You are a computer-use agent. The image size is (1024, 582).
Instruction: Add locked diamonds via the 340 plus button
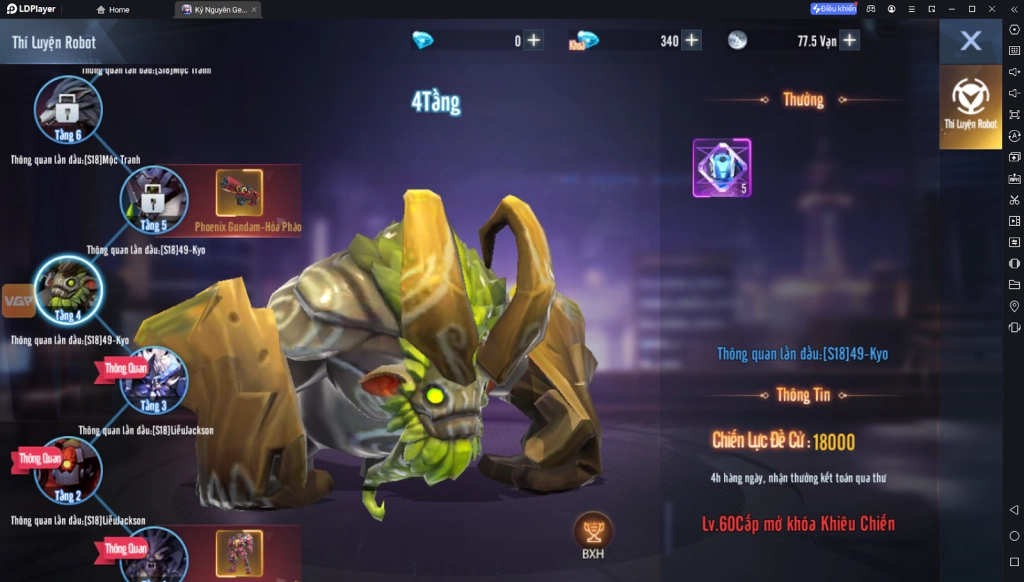click(x=691, y=41)
